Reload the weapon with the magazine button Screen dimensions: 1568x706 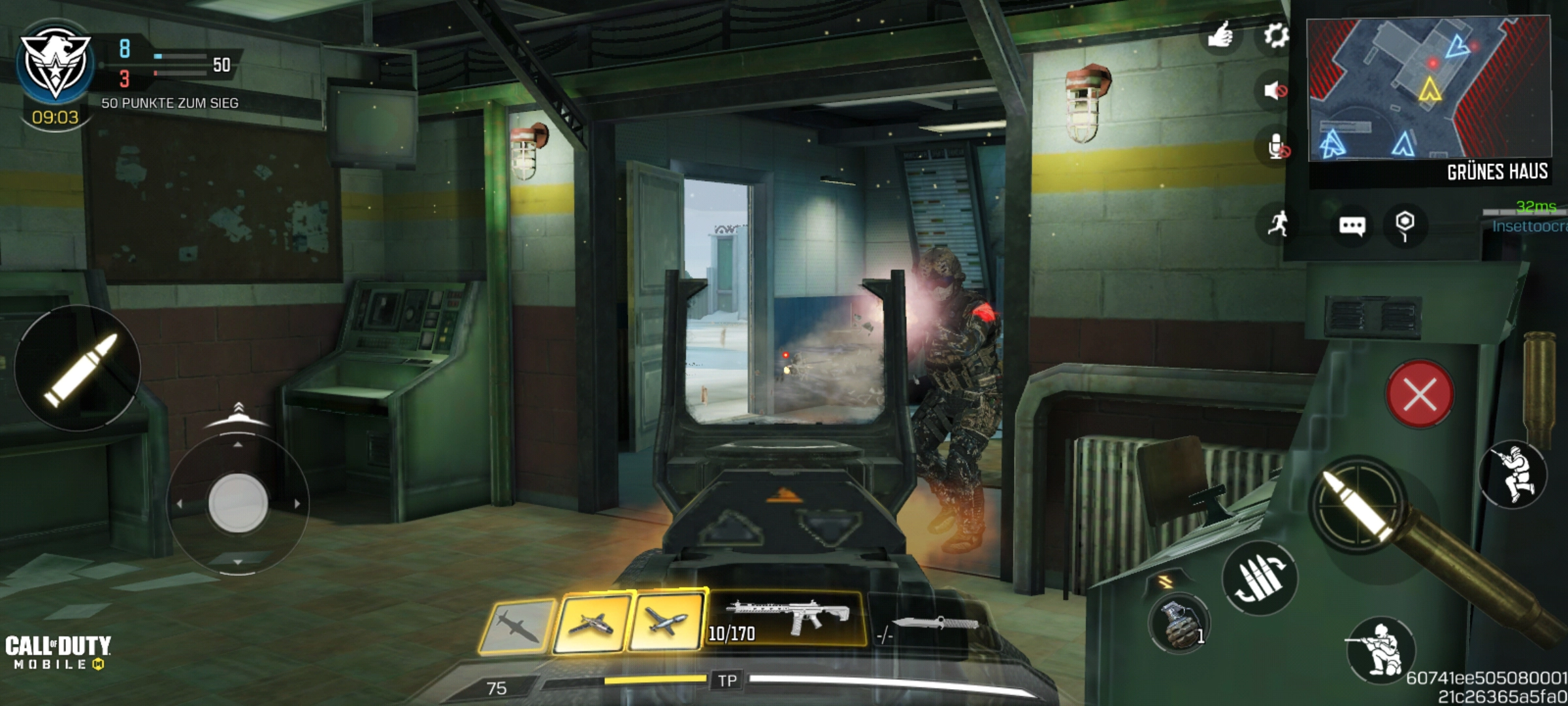1259,578
